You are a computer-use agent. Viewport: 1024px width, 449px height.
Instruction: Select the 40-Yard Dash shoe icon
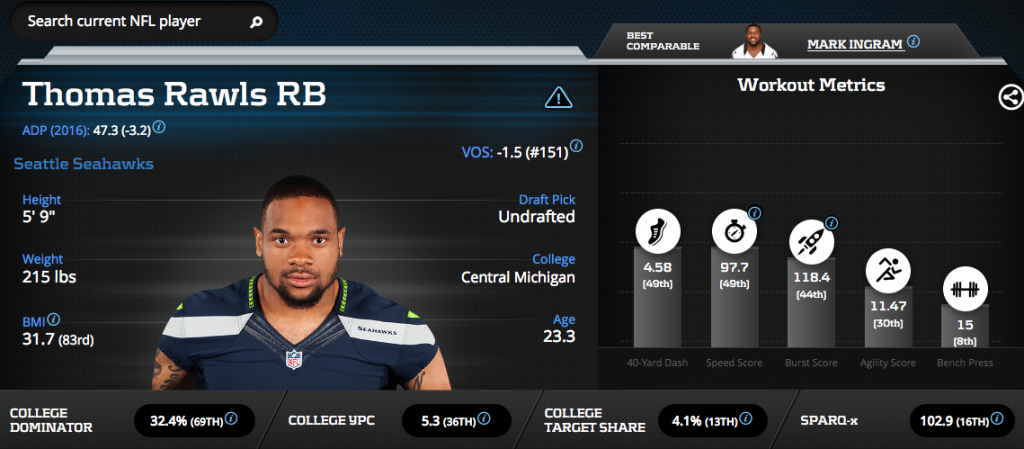tap(657, 233)
